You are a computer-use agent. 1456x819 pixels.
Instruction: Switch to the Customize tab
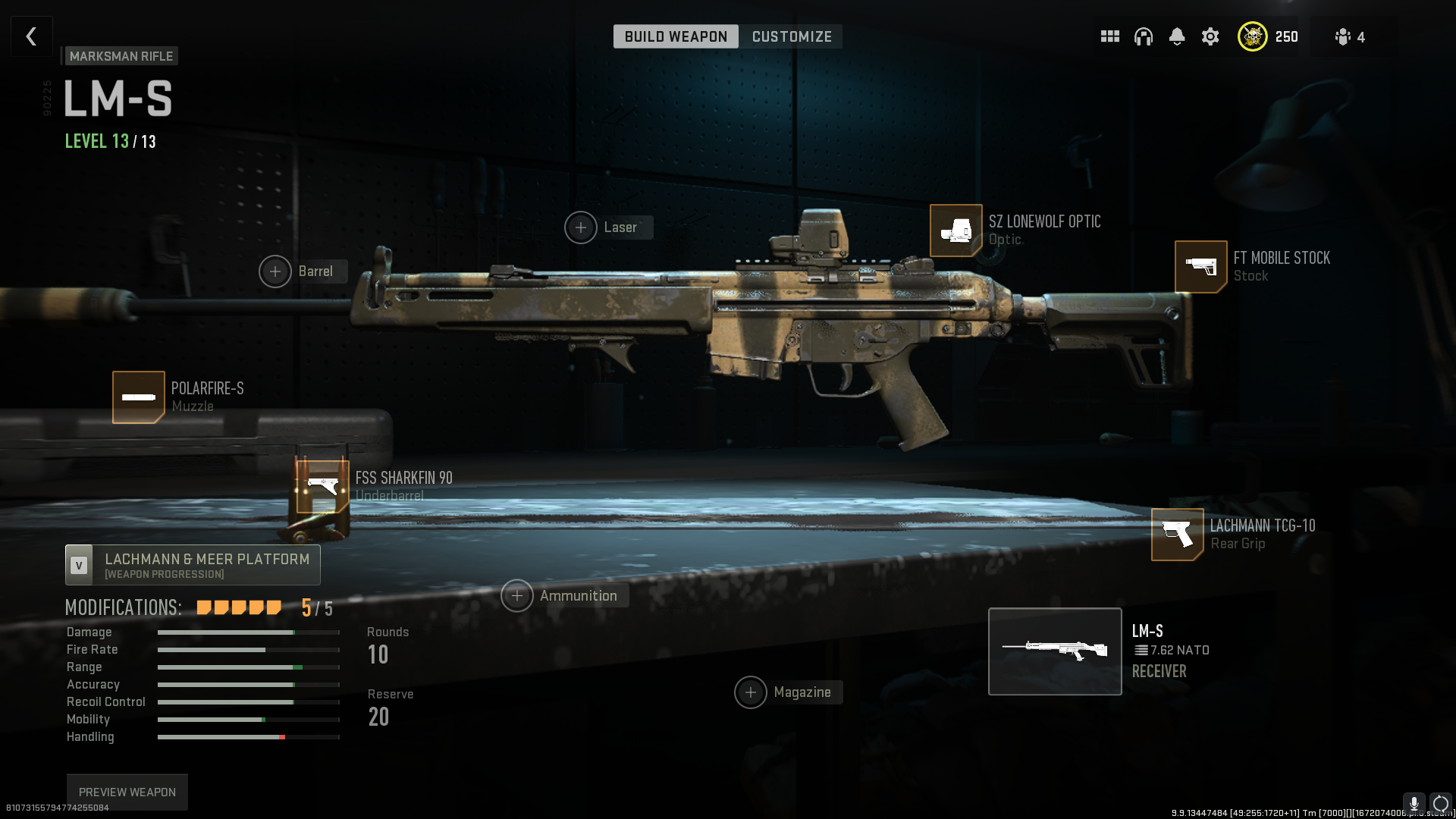pos(791,36)
